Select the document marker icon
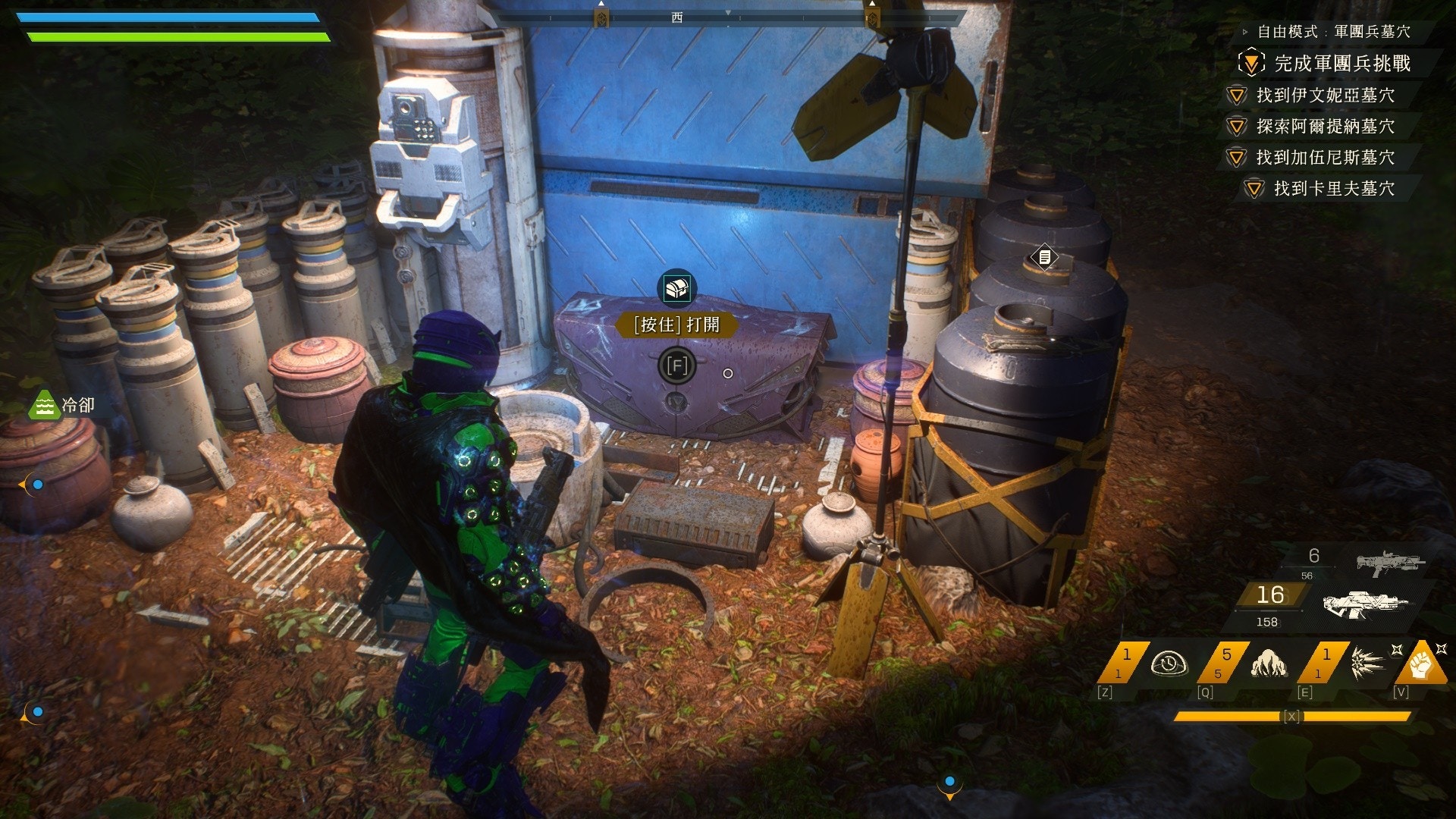The width and height of the screenshot is (1456, 819). point(1044,258)
